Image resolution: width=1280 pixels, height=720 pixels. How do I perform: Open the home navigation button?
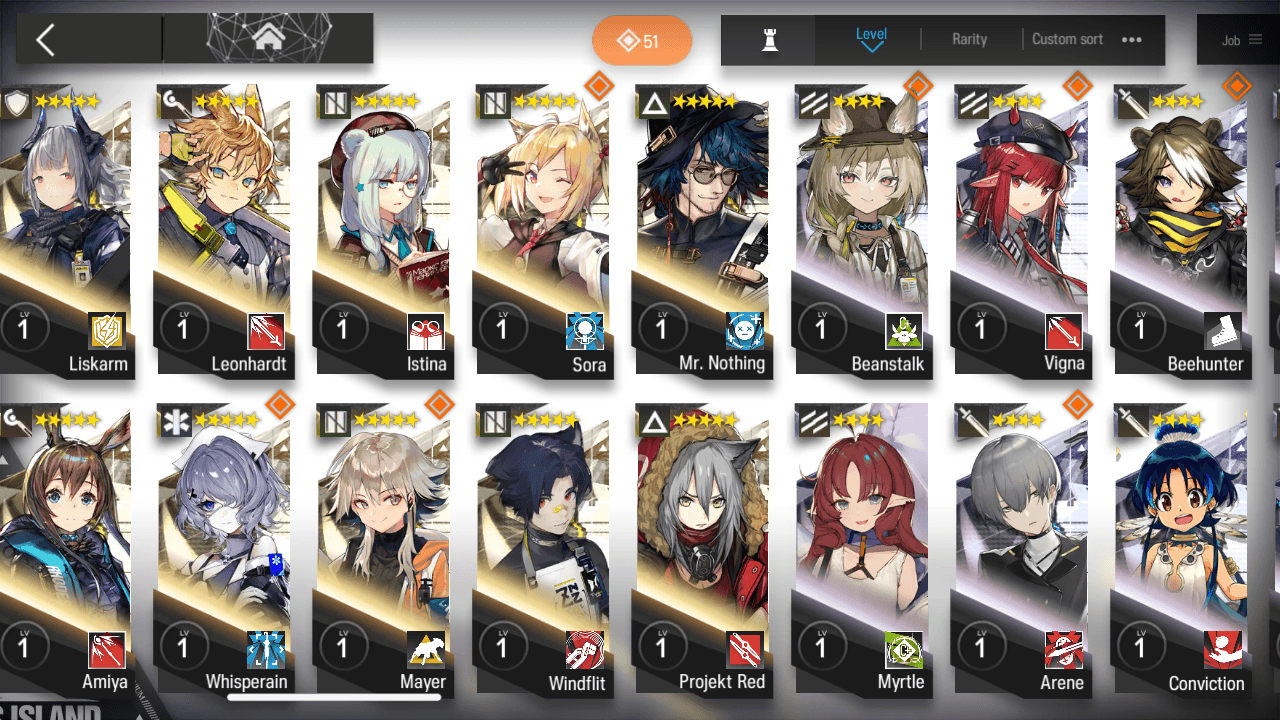point(268,39)
